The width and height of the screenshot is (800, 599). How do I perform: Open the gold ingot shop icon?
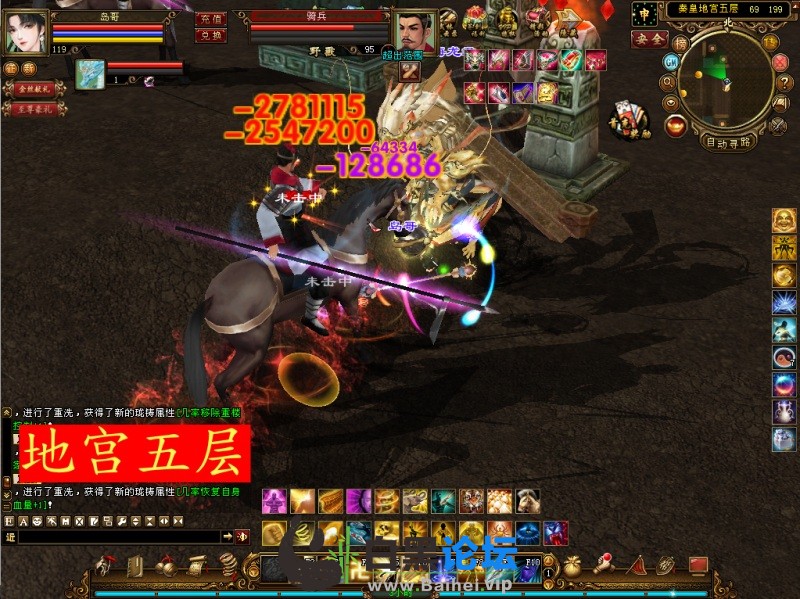click(x=676, y=127)
